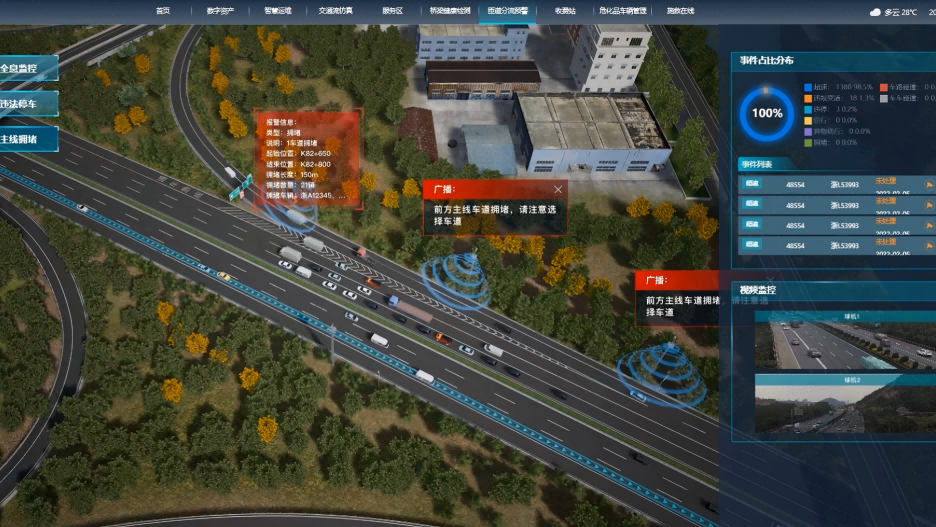Open the 桥梁健康监测 tab
The width and height of the screenshot is (936, 527).
(x=449, y=10)
